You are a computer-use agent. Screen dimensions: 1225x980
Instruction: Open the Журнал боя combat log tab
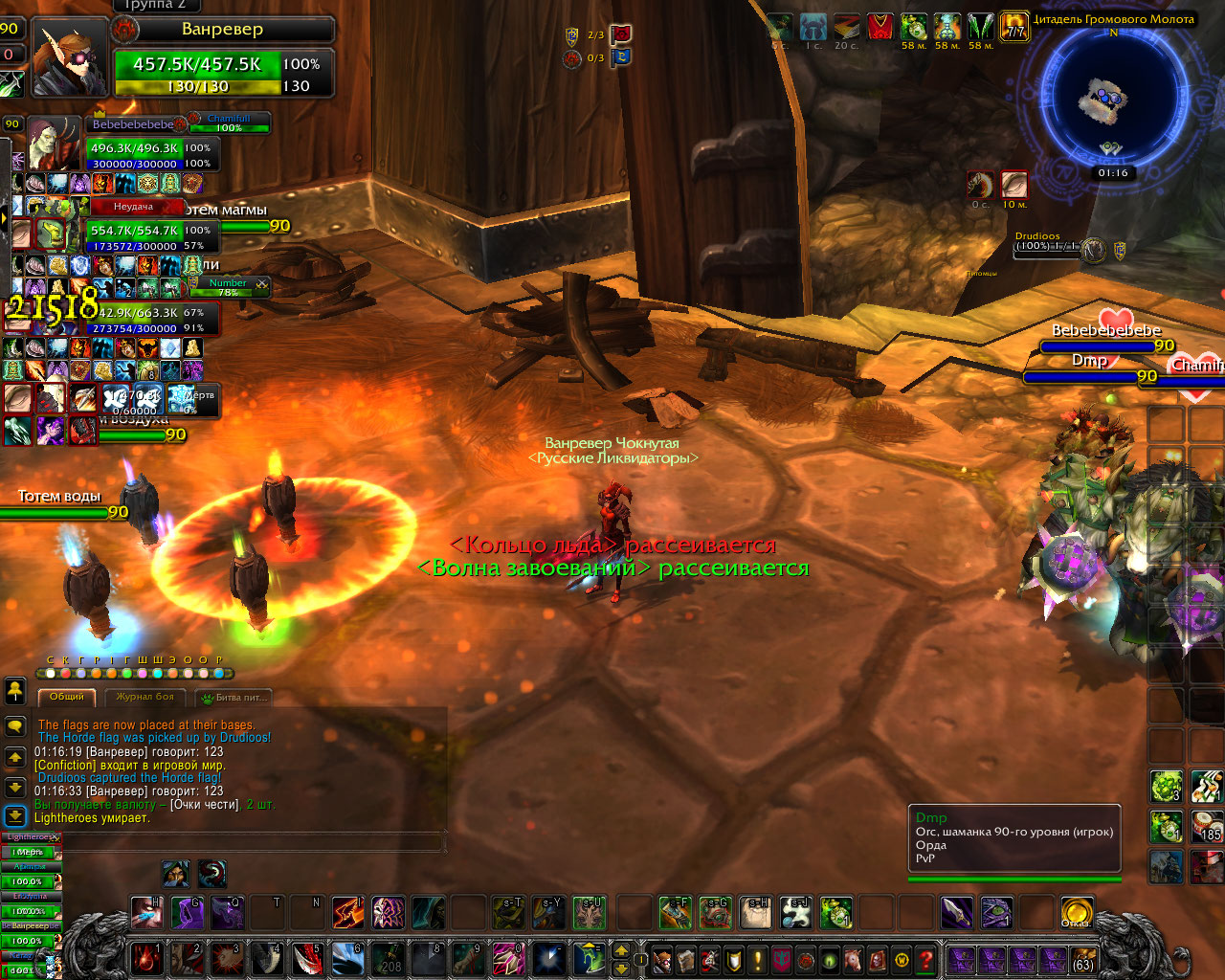(145, 698)
